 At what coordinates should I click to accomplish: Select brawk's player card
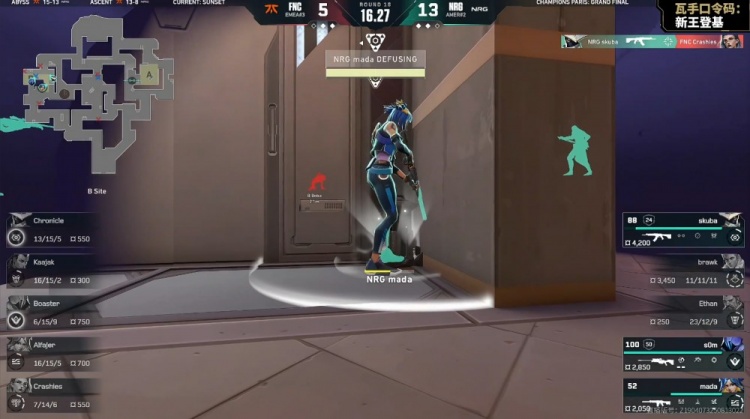click(x=684, y=270)
